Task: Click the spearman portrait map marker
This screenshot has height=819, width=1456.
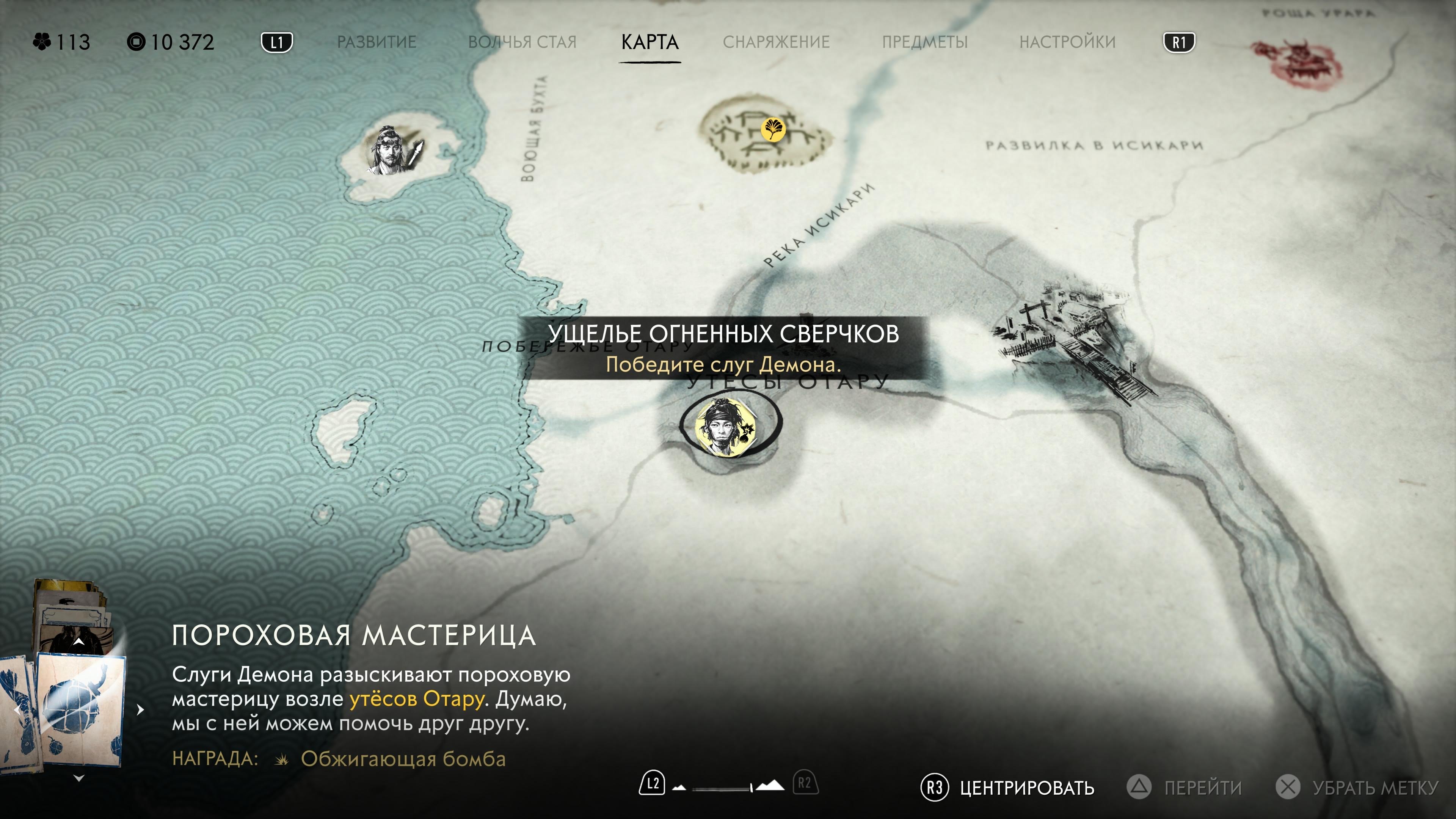Action: pyautogui.click(x=394, y=151)
